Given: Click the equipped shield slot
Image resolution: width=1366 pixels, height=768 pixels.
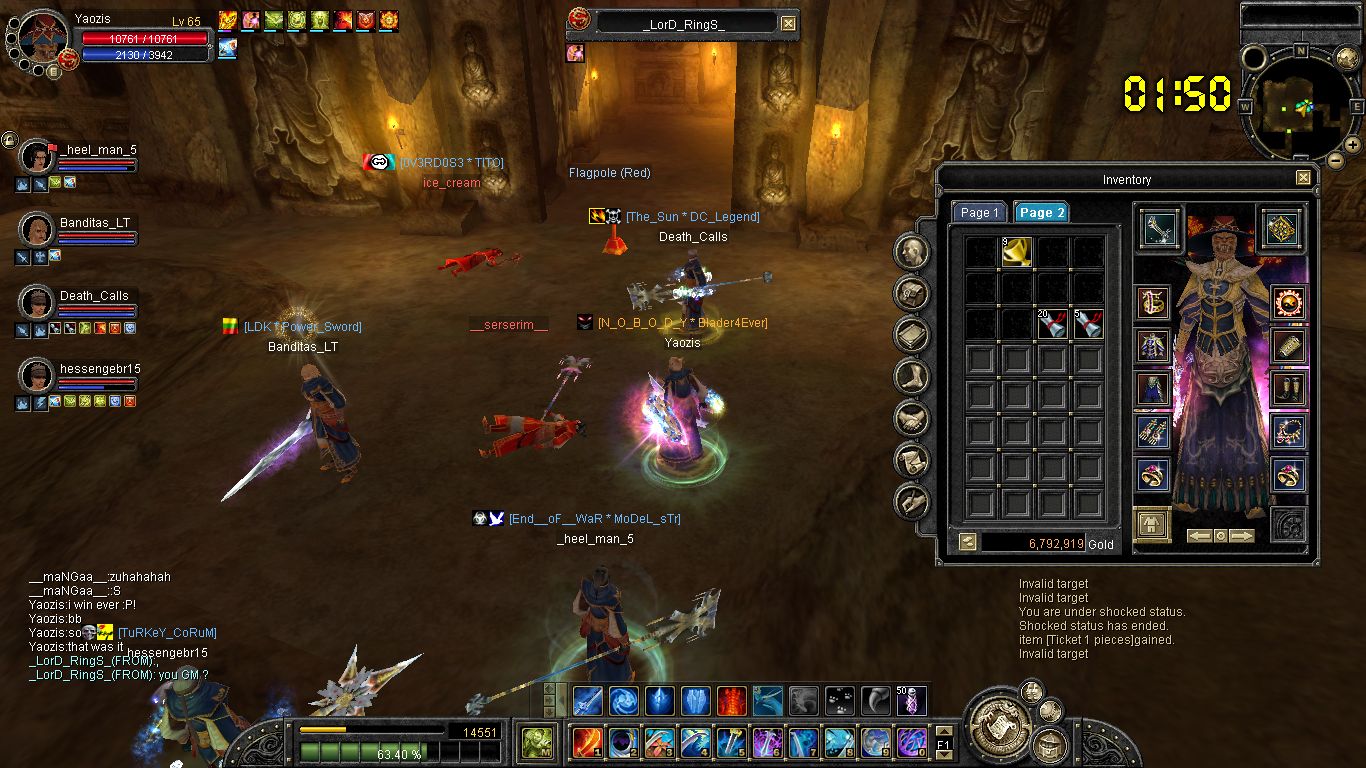Looking at the screenshot, I should (x=1281, y=227).
